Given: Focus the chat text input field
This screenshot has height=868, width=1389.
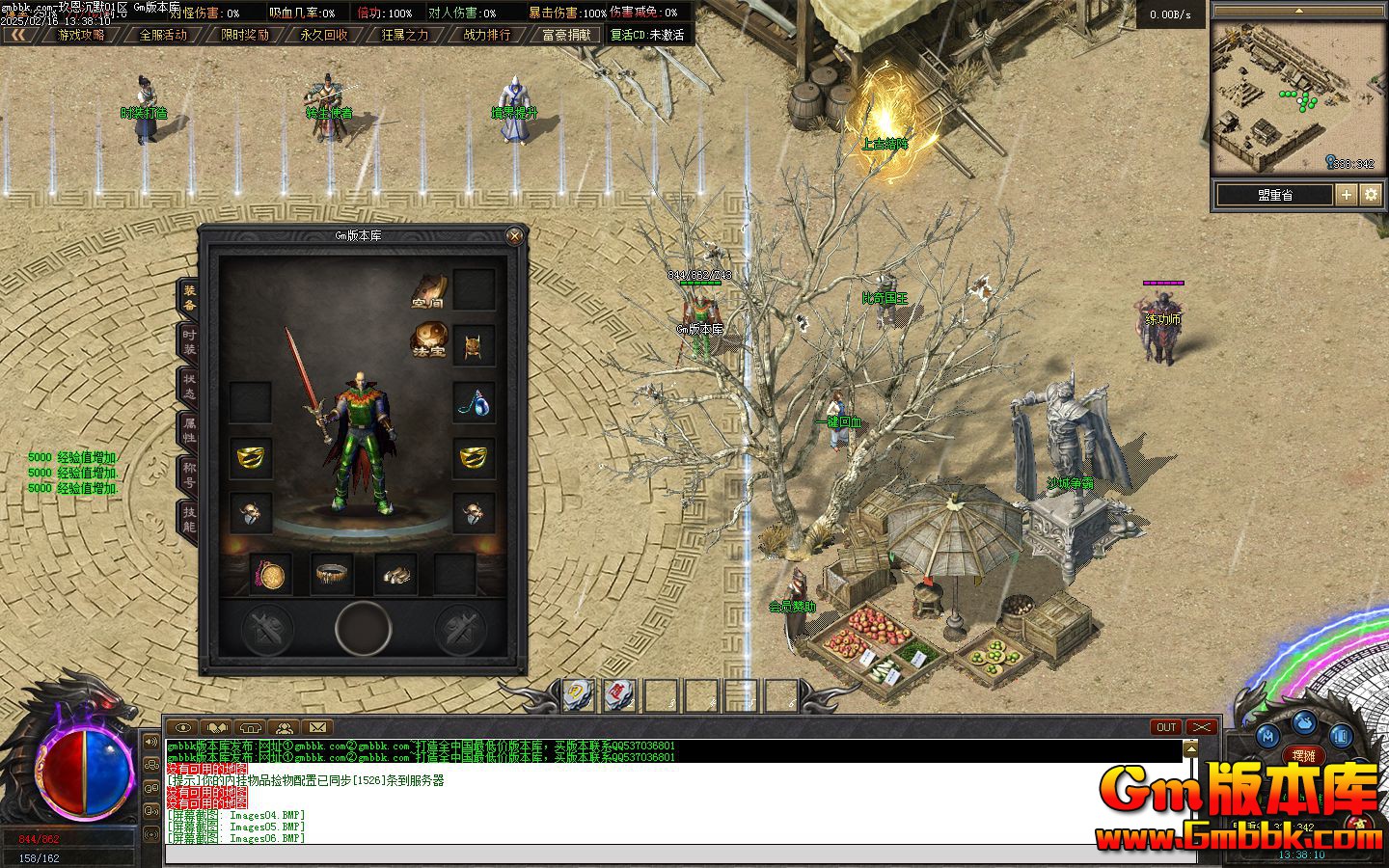Looking at the screenshot, I should 675,853.
